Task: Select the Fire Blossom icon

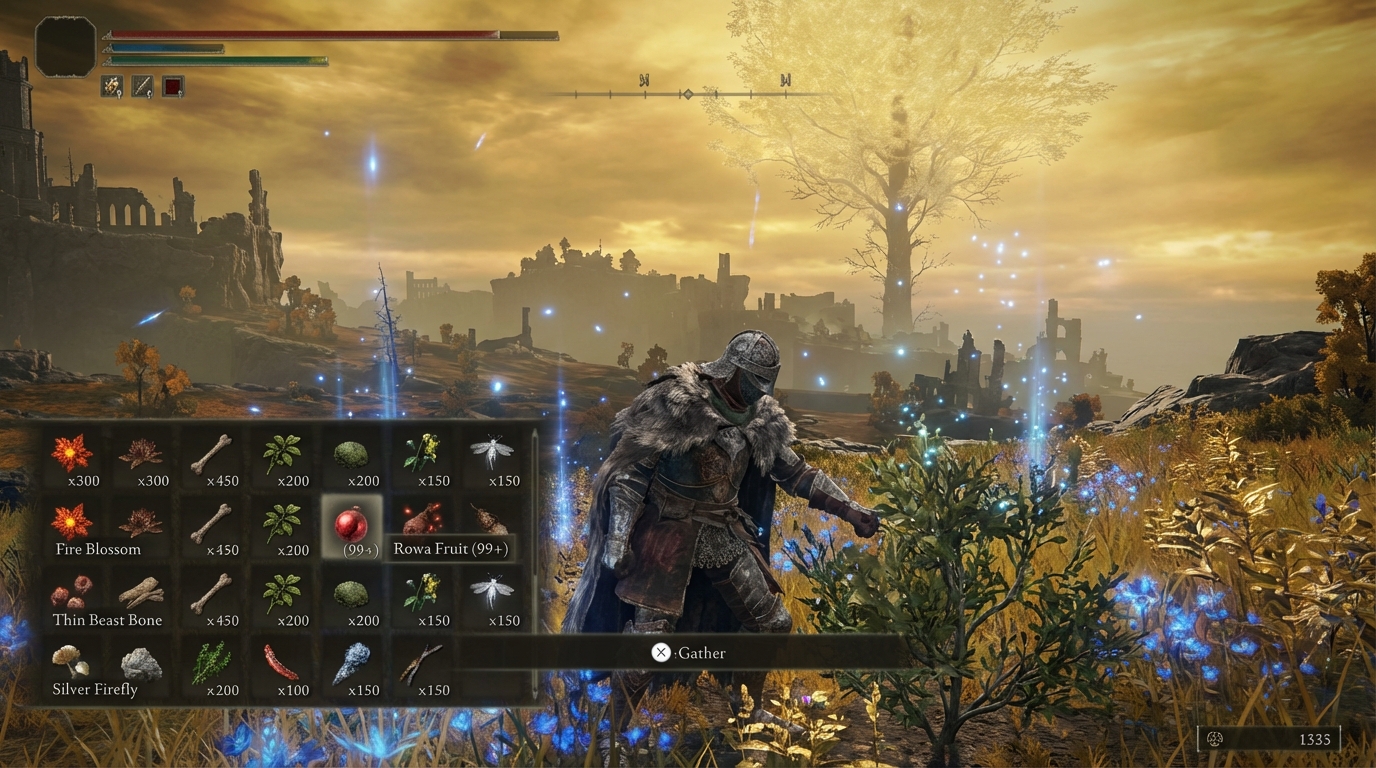Action: coord(71,523)
